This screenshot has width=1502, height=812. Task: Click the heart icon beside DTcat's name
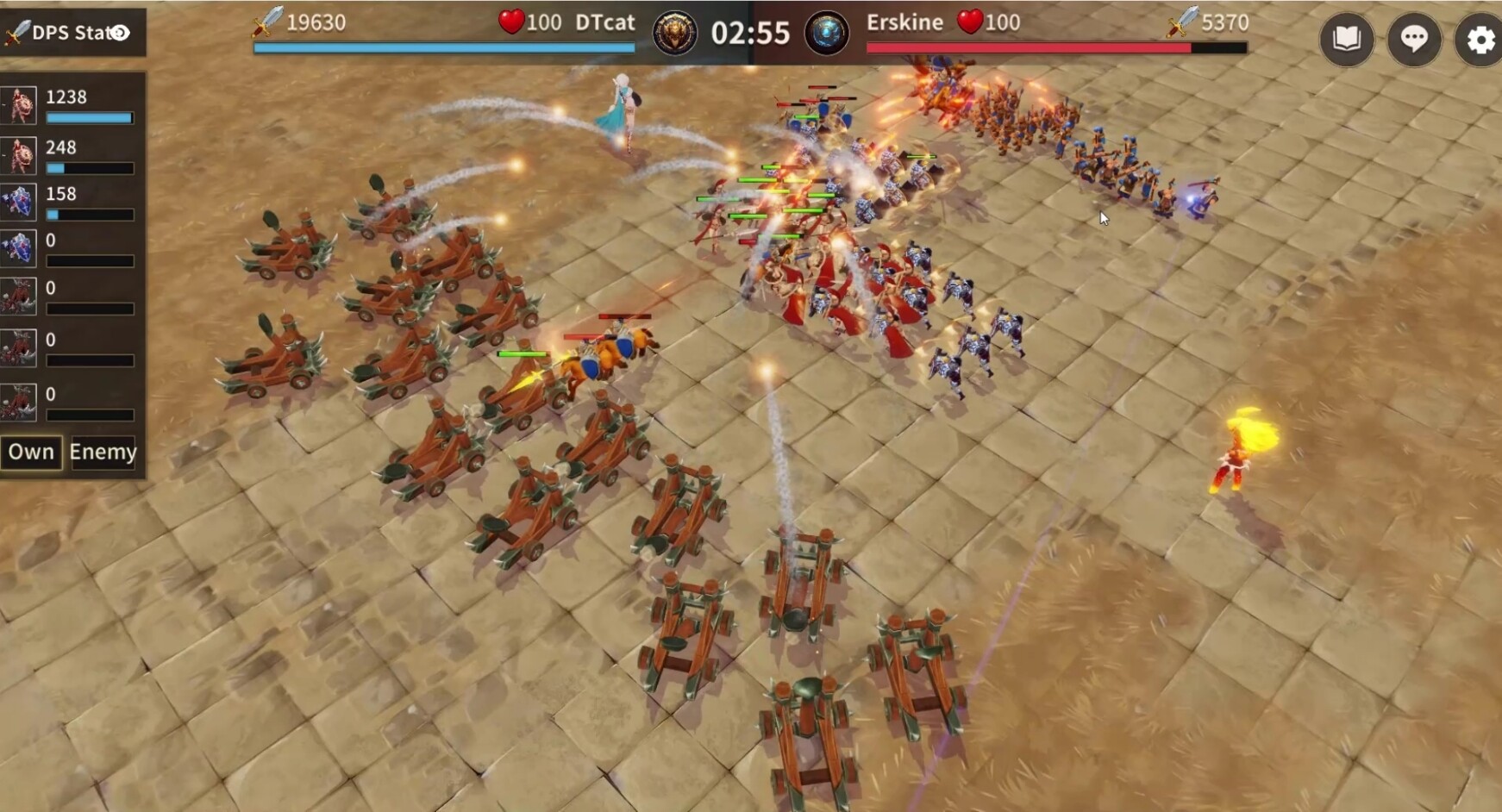(515, 23)
